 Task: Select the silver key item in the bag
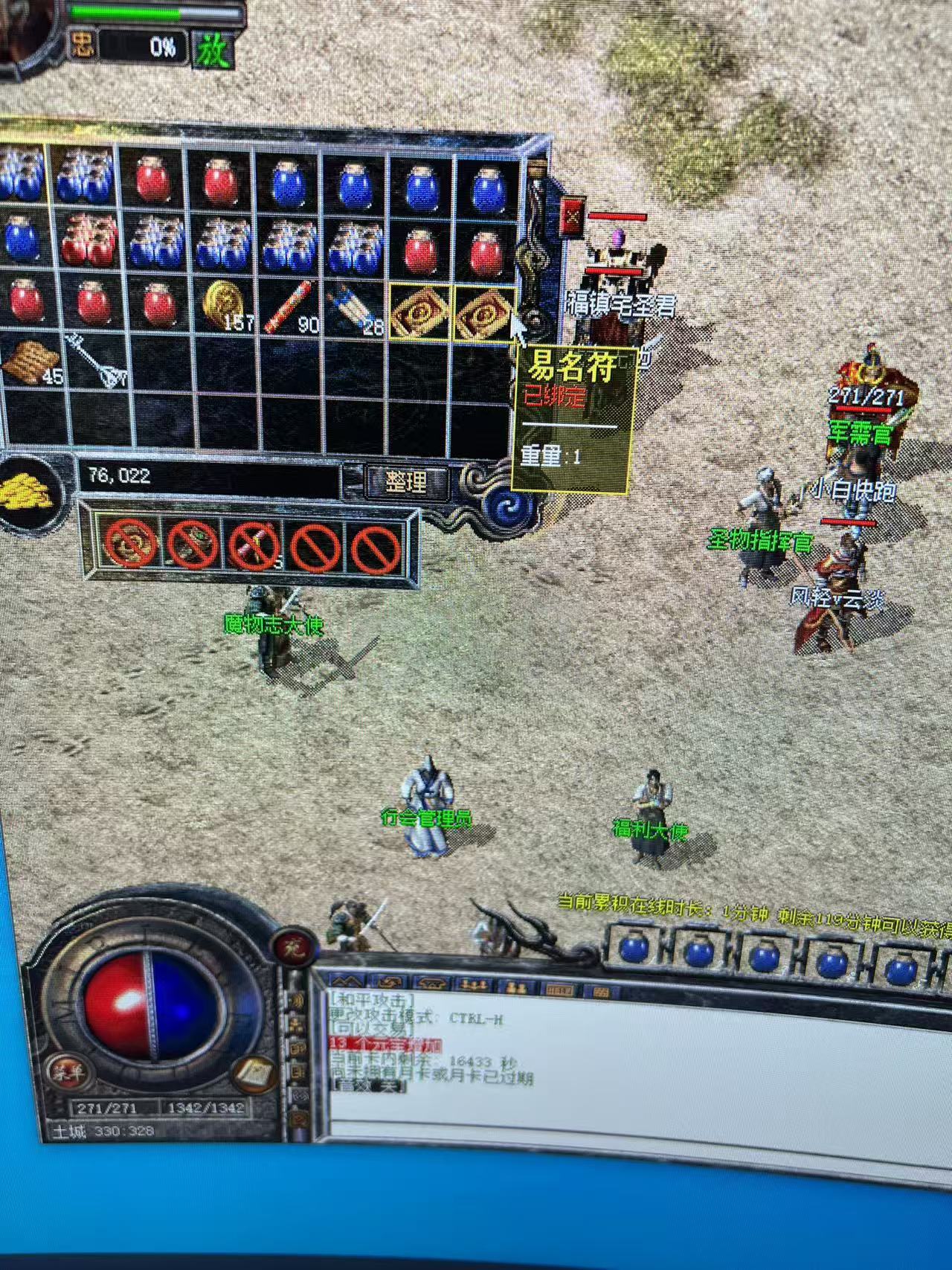(91, 362)
